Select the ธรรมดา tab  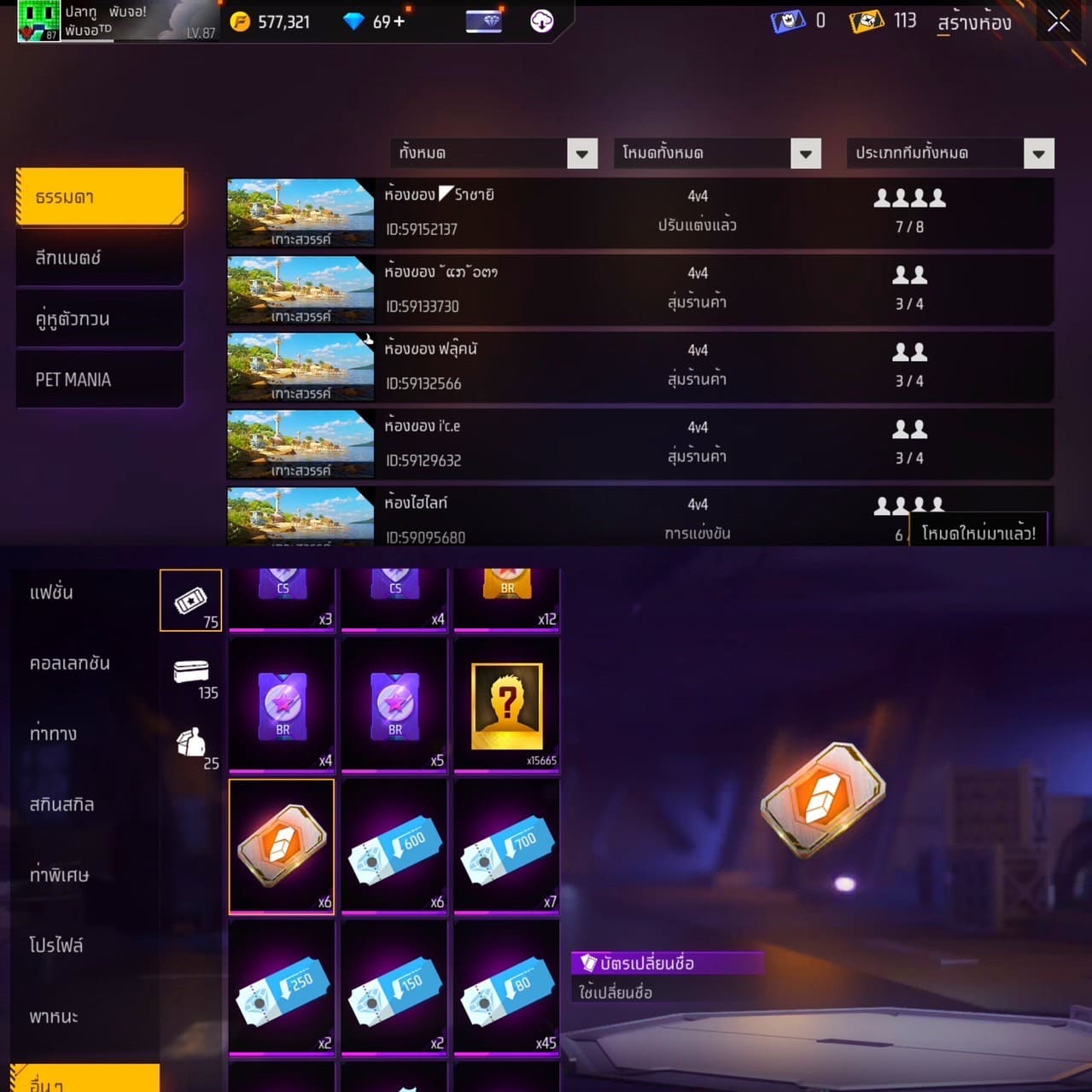[x=100, y=197]
